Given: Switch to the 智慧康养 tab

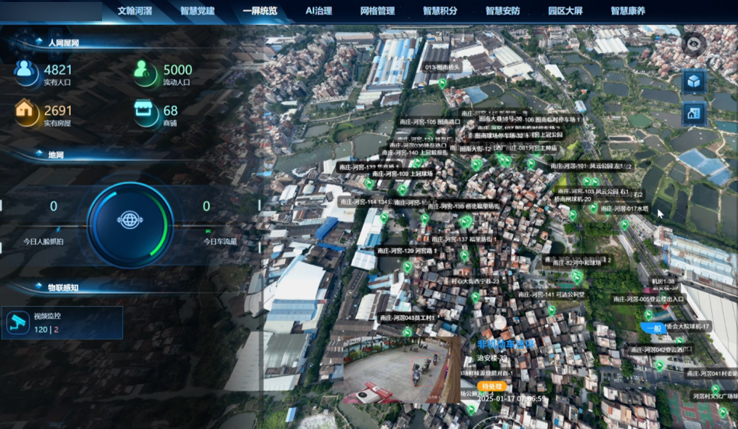Looking at the screenshot, I should (x=628, y=11).
